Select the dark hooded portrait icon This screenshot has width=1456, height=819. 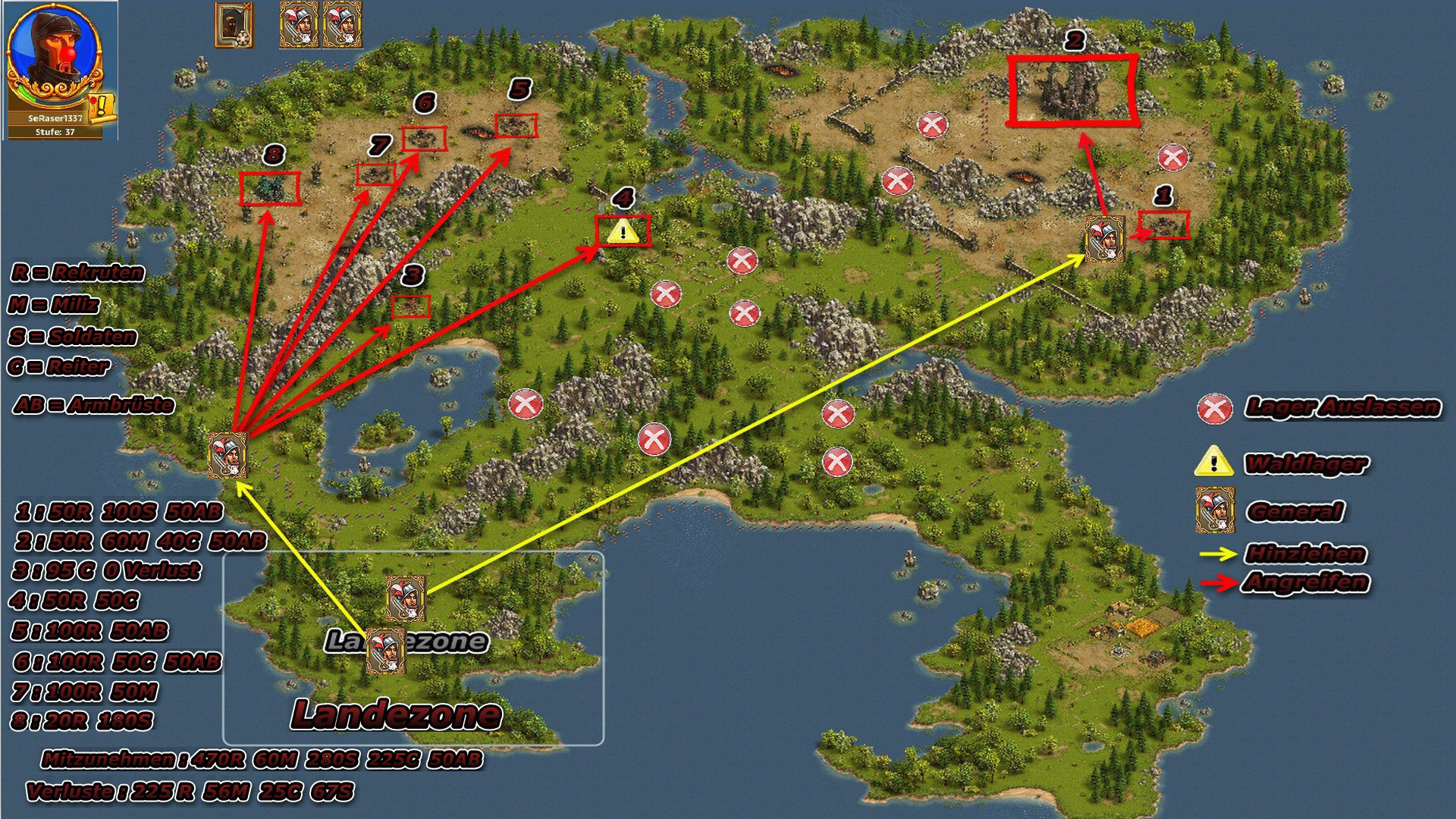click(x=234, y=25)
